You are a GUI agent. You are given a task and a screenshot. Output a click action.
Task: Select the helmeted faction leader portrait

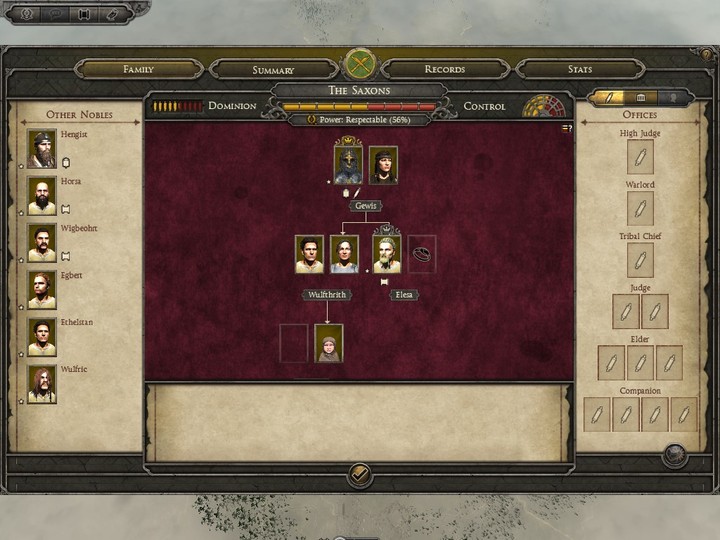pyautogui.click(x=348, y=165)
